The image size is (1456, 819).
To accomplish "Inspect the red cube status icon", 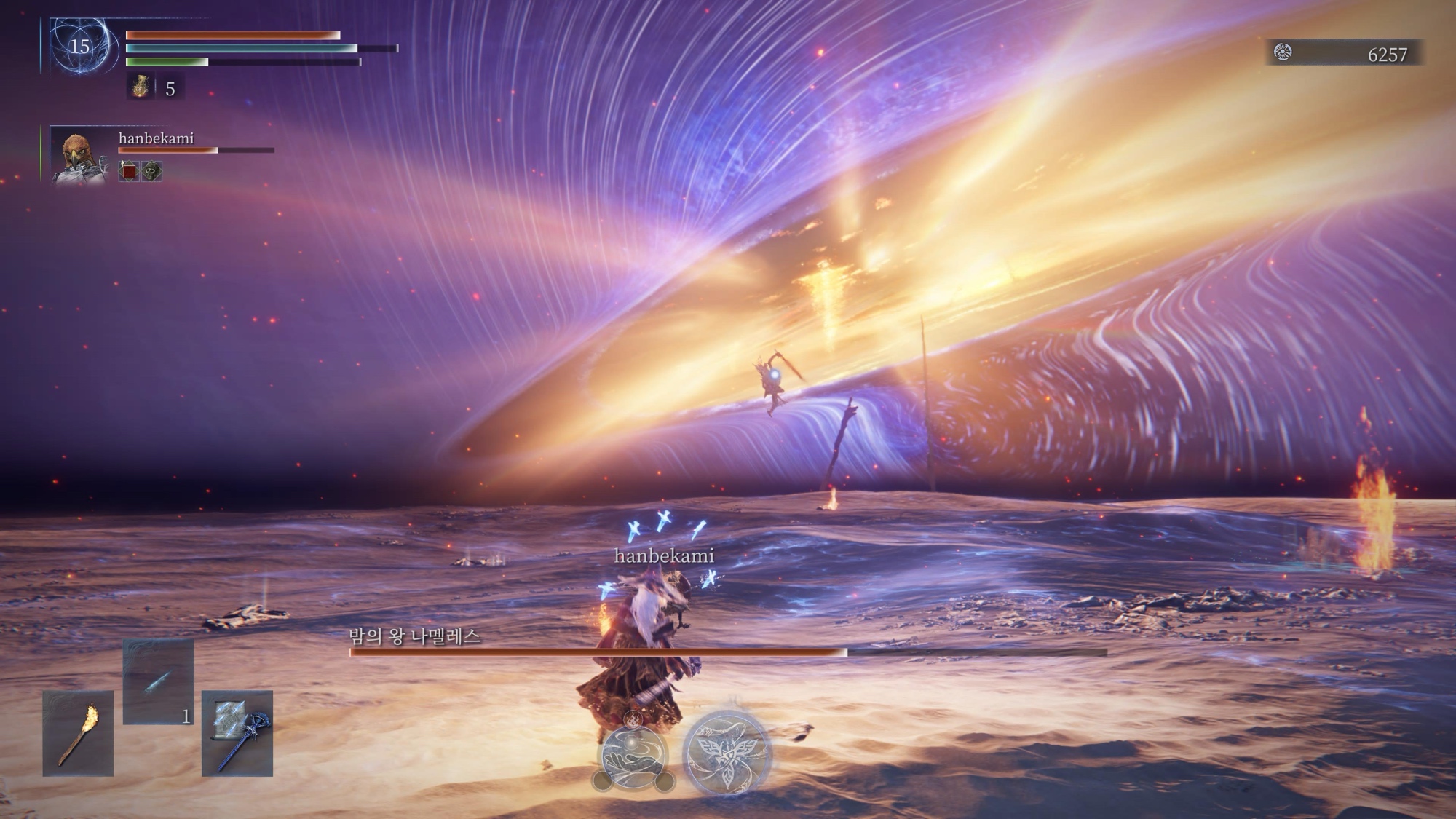I will point(129,172).
